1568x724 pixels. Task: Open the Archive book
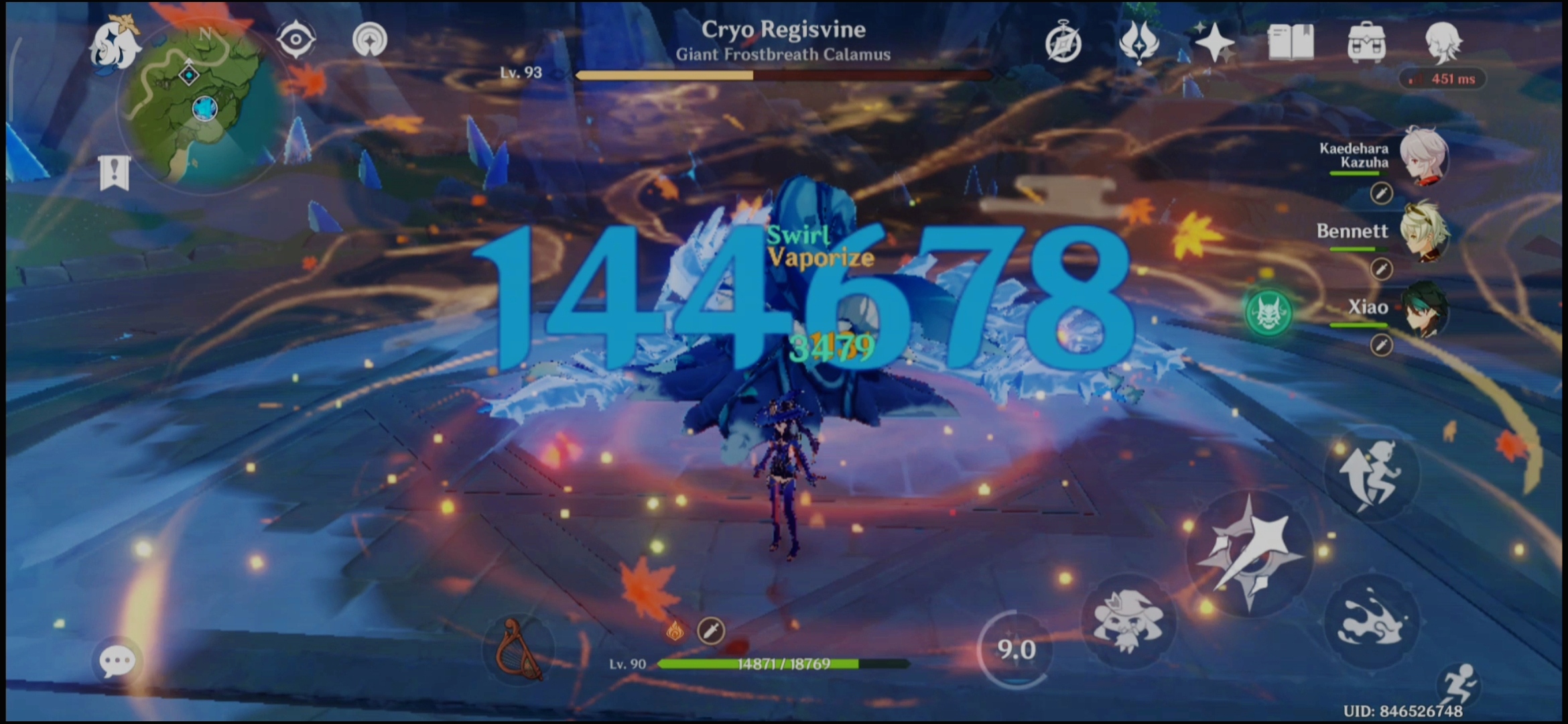[x=1290, y=42]
